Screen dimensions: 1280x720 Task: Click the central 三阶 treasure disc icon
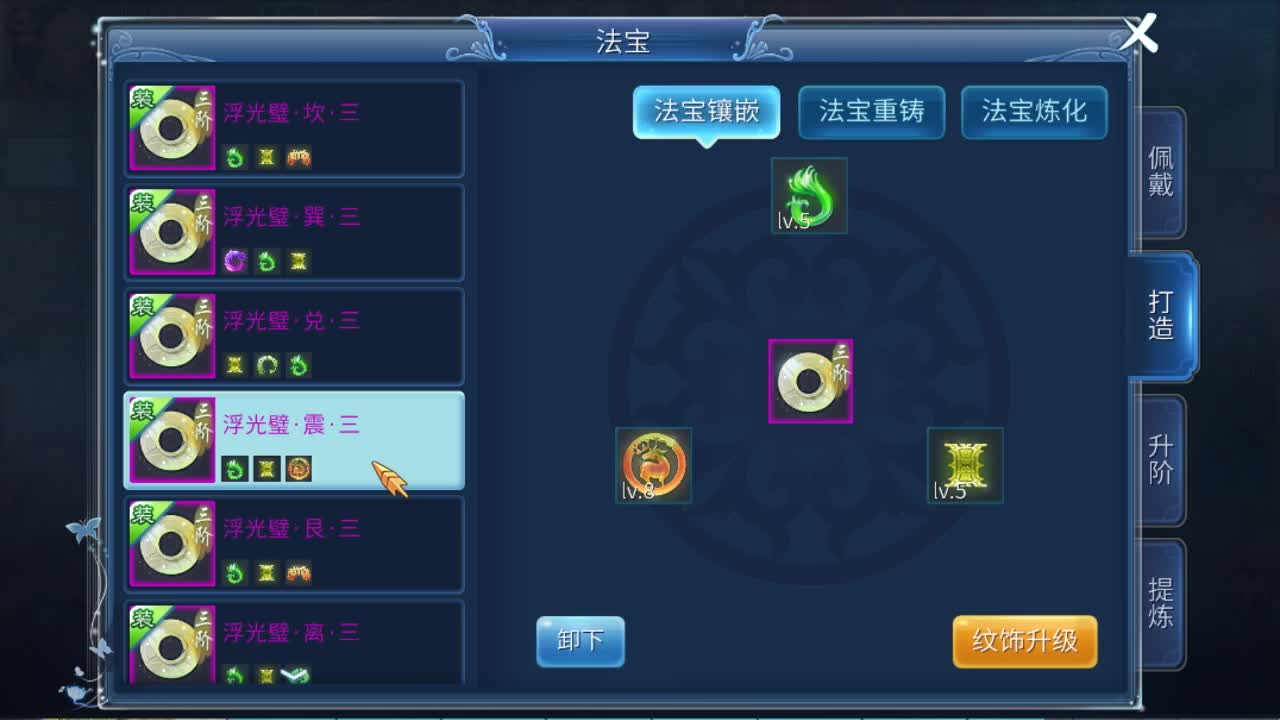[809, 378]
